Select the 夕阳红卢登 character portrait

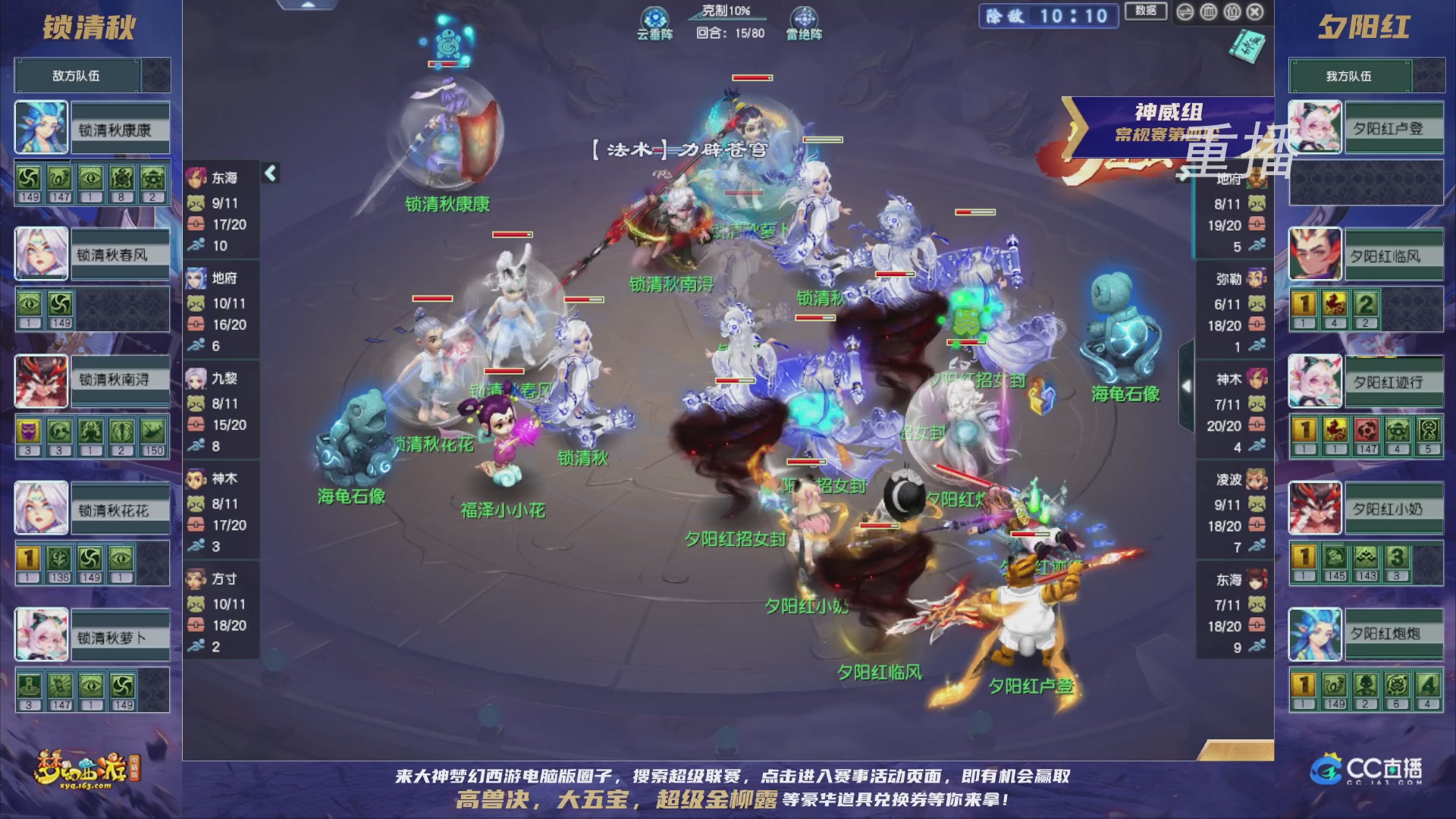(1315, 129)
